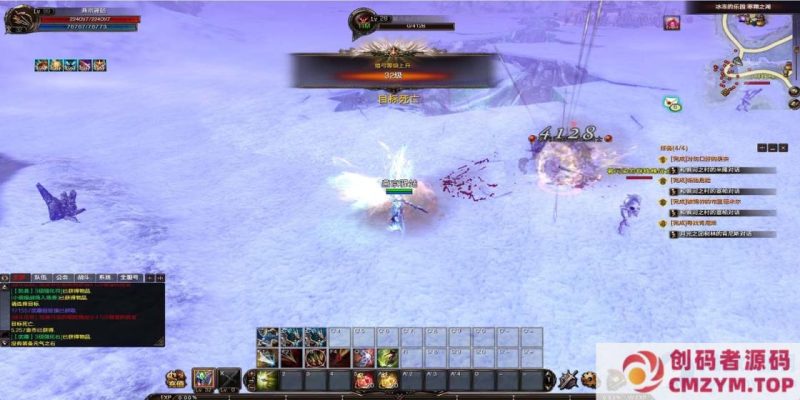The width and height of the screenshot is (800, 400).
Task: Select the first buff icon under player bars
Action: tap(41, 65)
